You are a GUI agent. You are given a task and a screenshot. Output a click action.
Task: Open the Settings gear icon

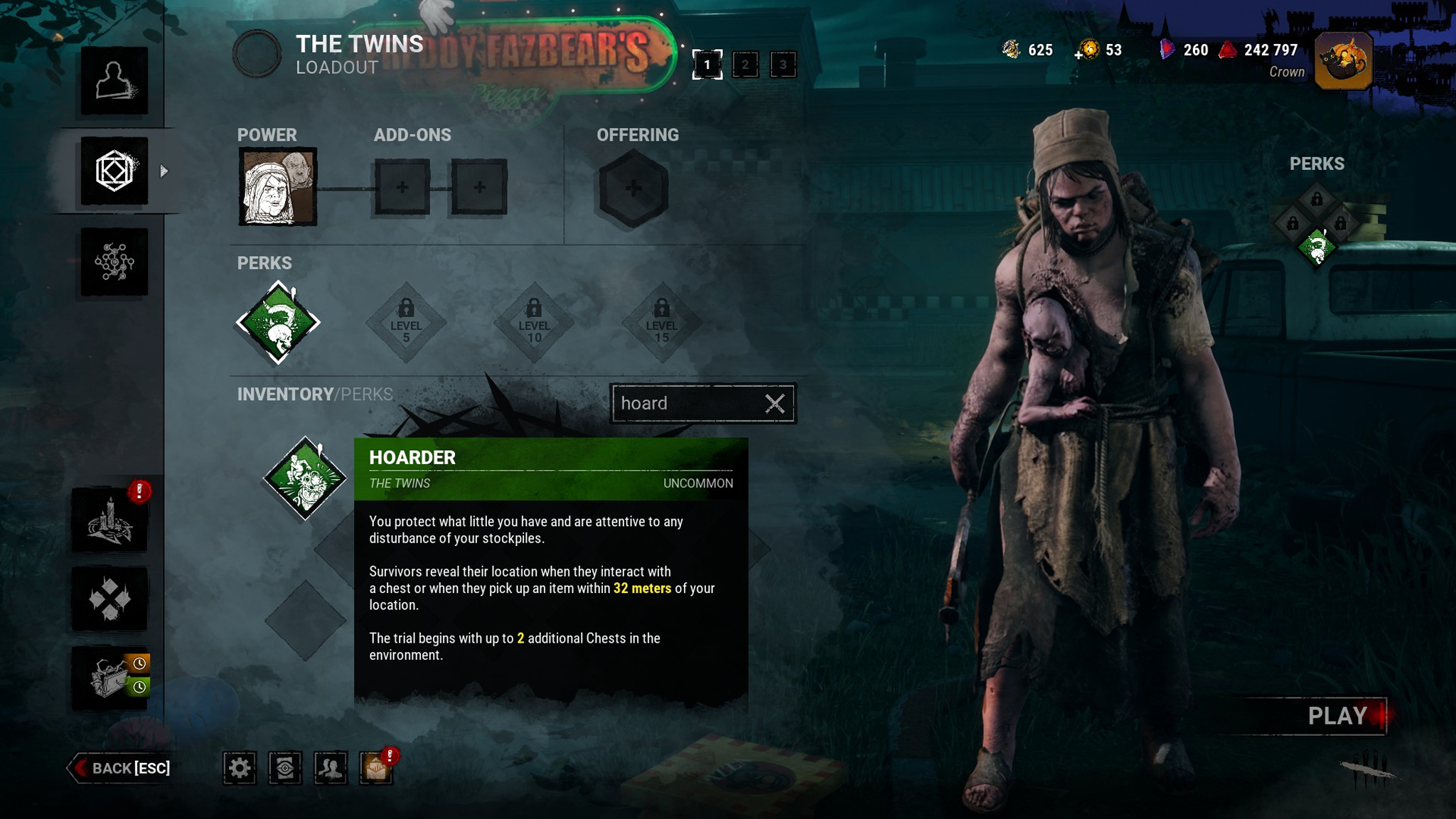(x=242, y=769)
